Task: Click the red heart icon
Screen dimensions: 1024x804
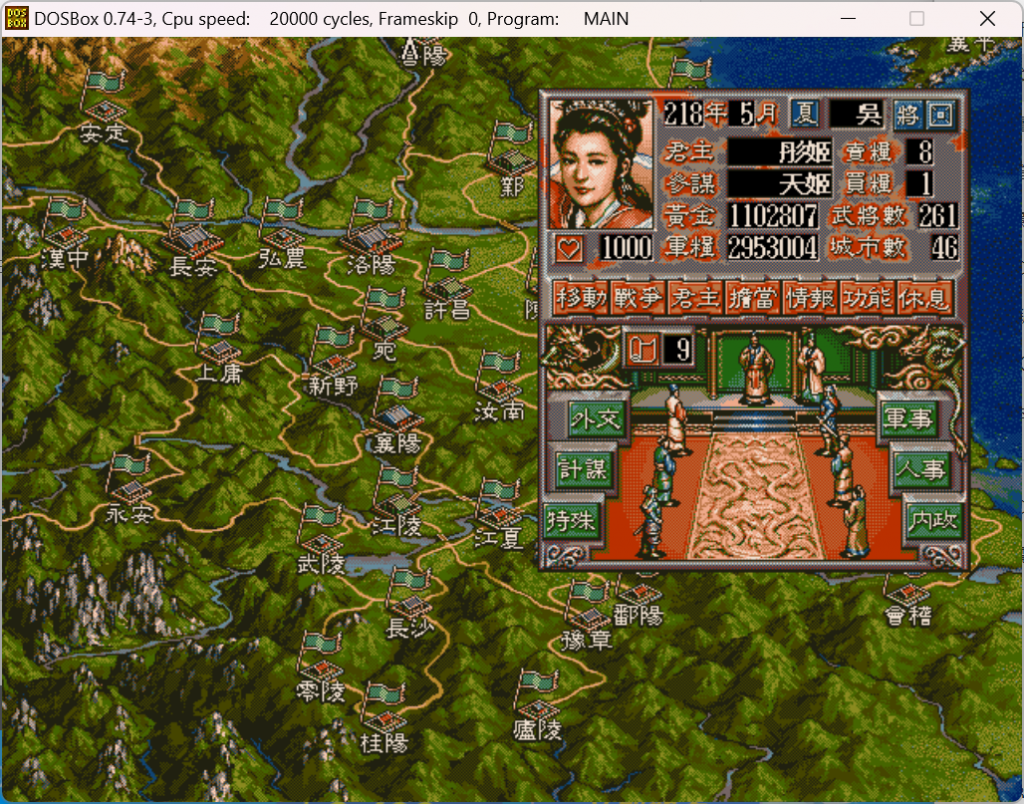Action: tap(569, 248)
